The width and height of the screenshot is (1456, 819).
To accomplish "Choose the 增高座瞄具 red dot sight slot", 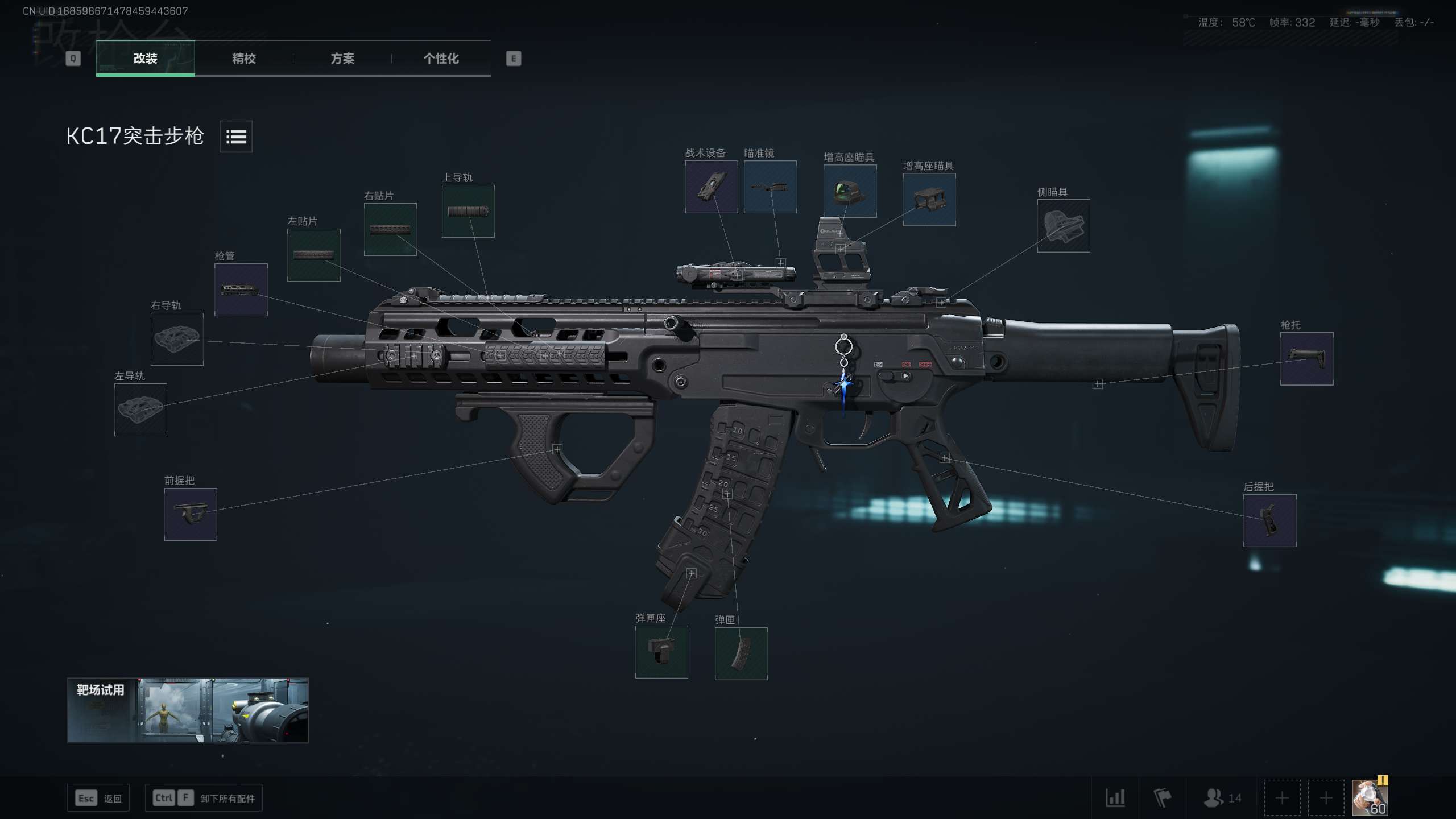I will 850,191.
